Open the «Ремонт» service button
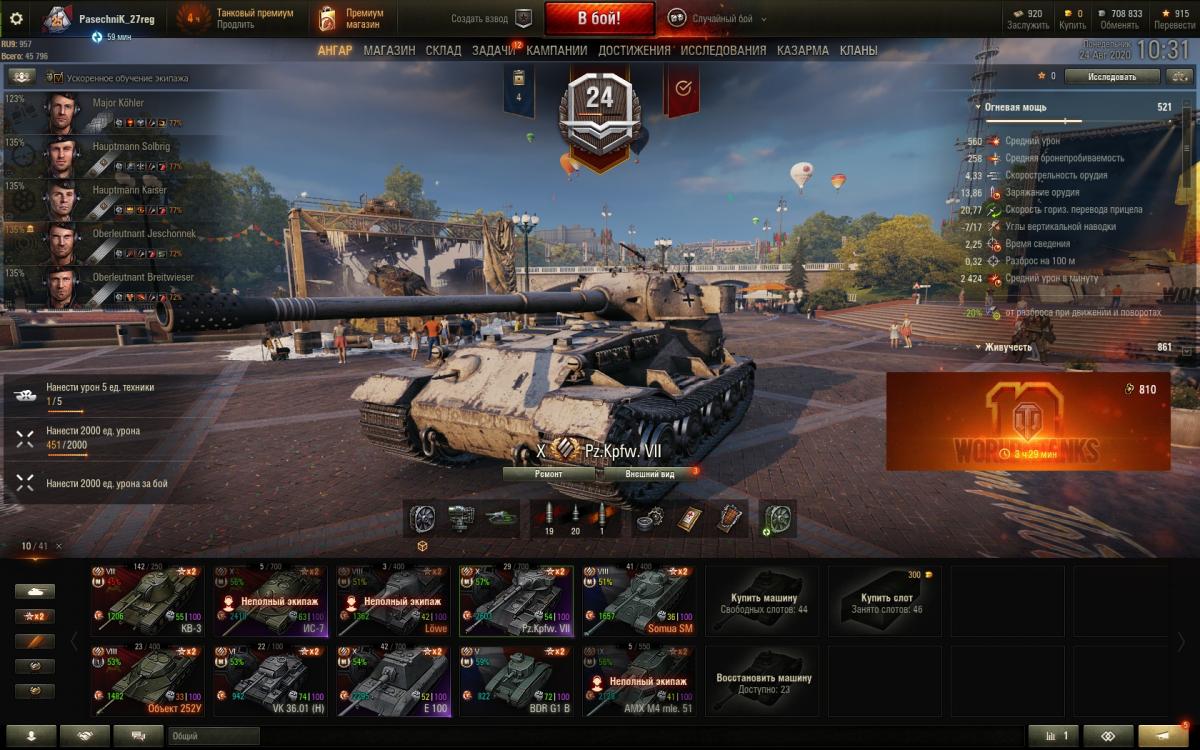 click(548, 474)
